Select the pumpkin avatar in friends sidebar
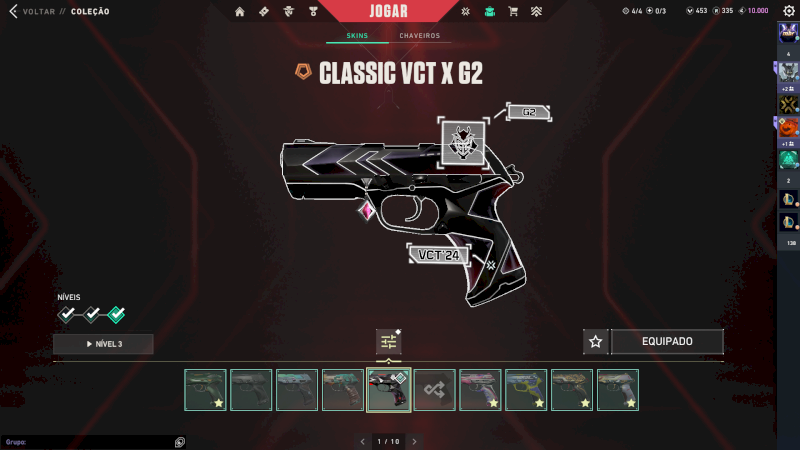The height and width of the screenshot is (450, 800). click(788, 127)
